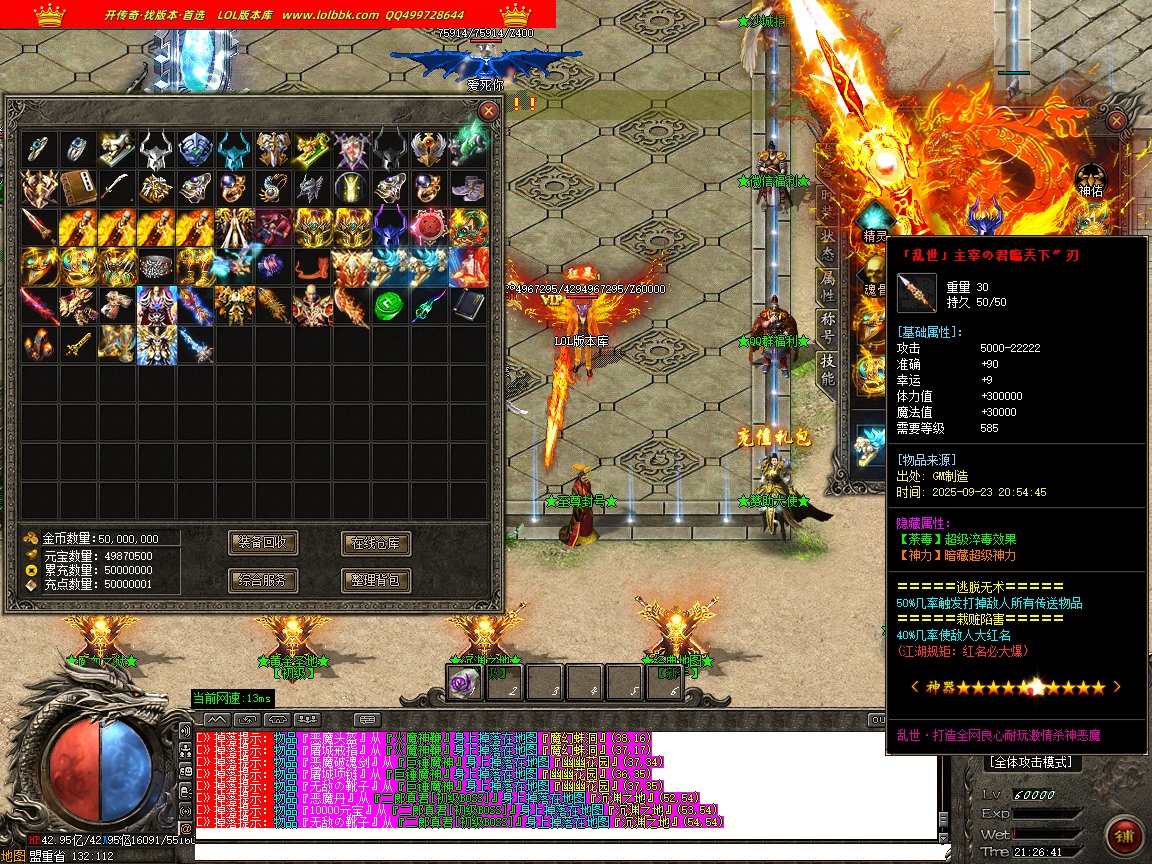Close the character equipment panel

1118,122
